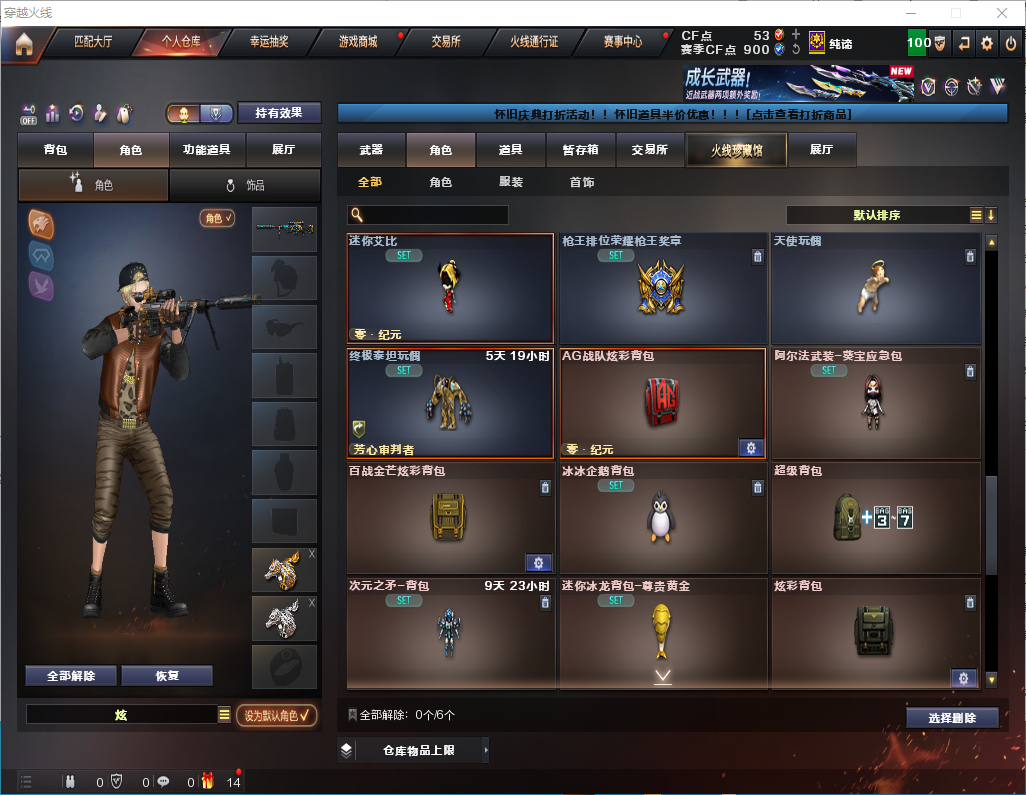Screen dimensions: 1026x795
Task: Switch to the 功能道具 tab
Action: (207, 150)
